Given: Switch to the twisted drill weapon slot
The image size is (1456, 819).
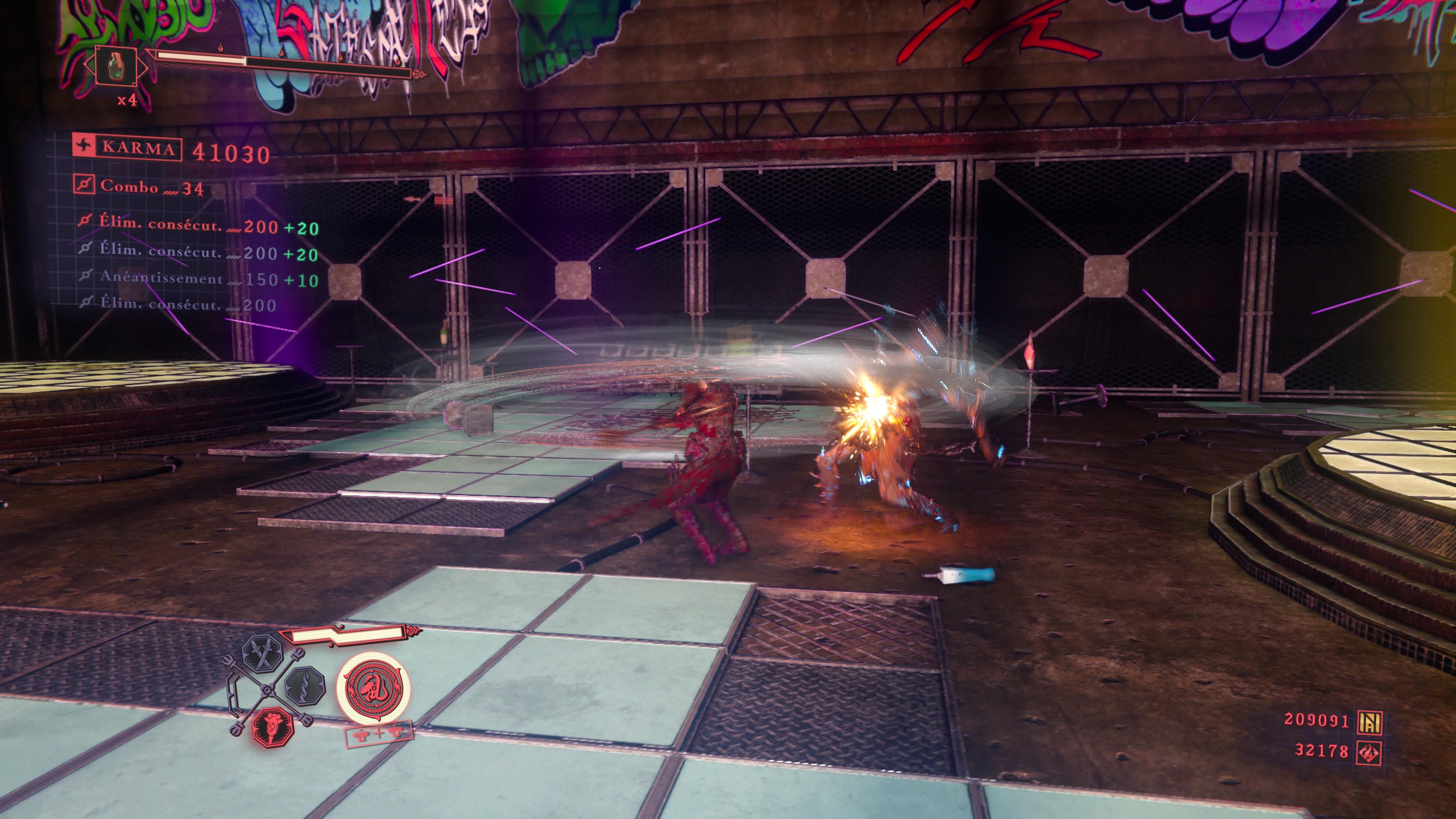Looking at the screenshot, I should pos(305,686).
